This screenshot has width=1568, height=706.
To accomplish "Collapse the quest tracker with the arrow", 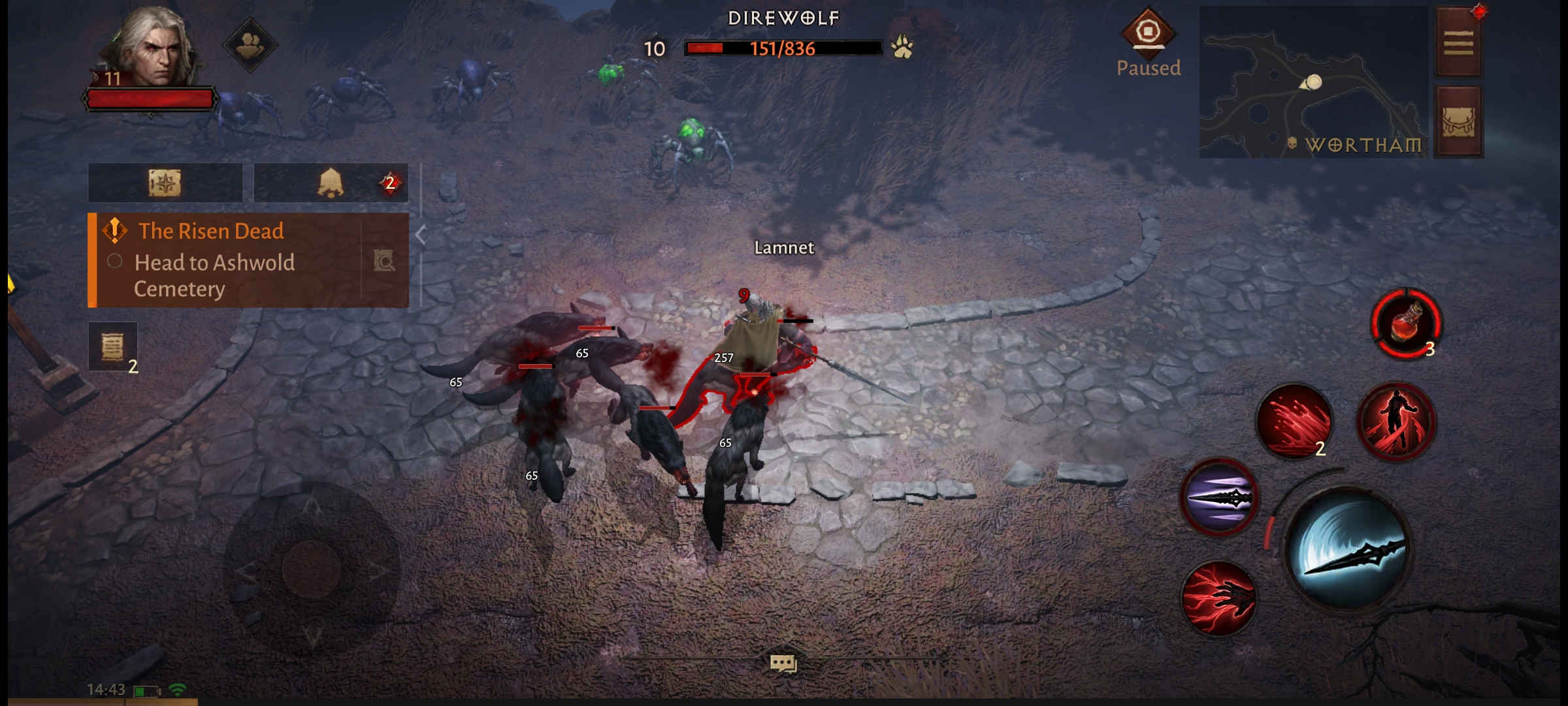I will 421,235.
